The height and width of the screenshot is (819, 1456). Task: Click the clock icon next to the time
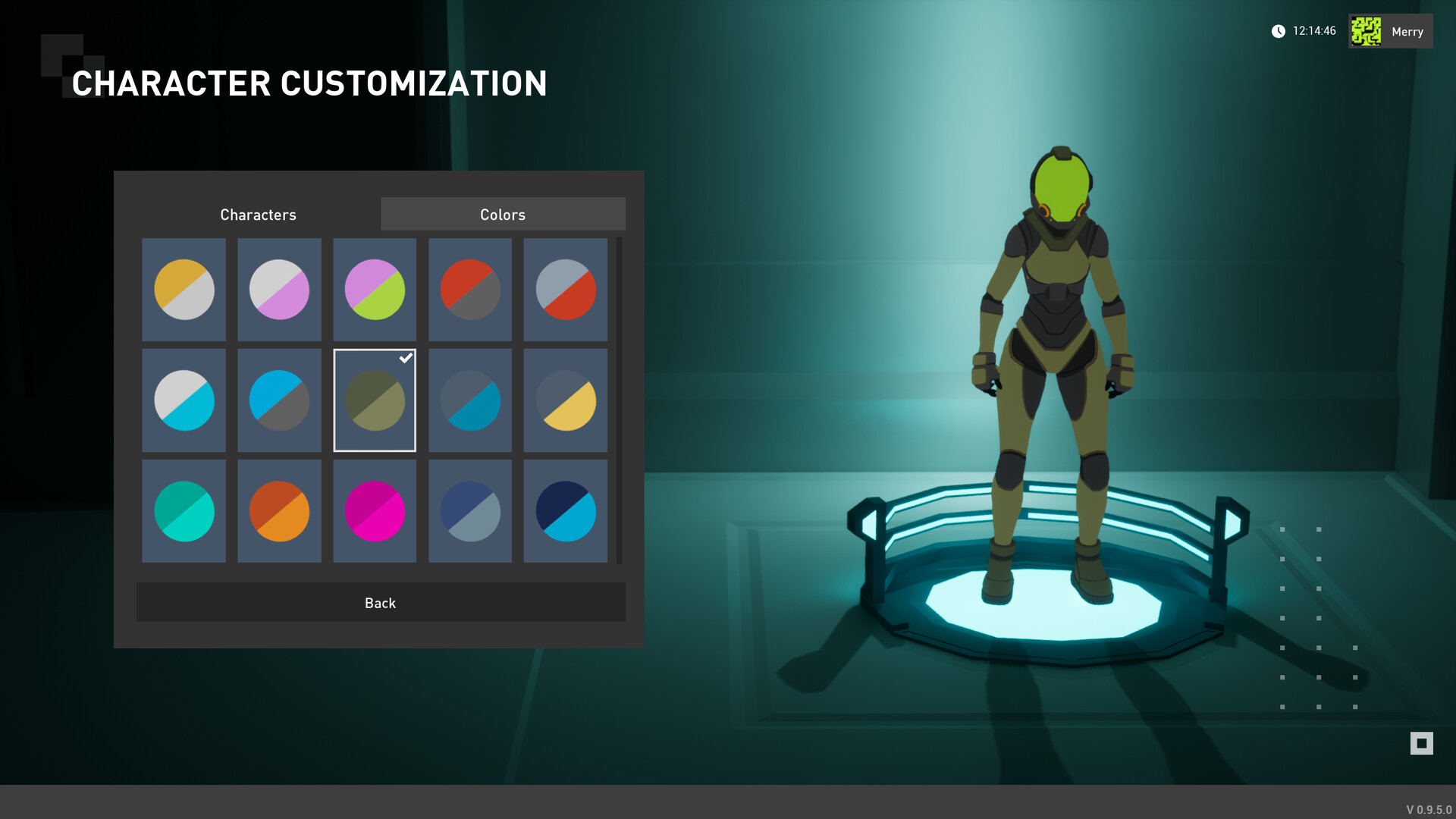1279,31
